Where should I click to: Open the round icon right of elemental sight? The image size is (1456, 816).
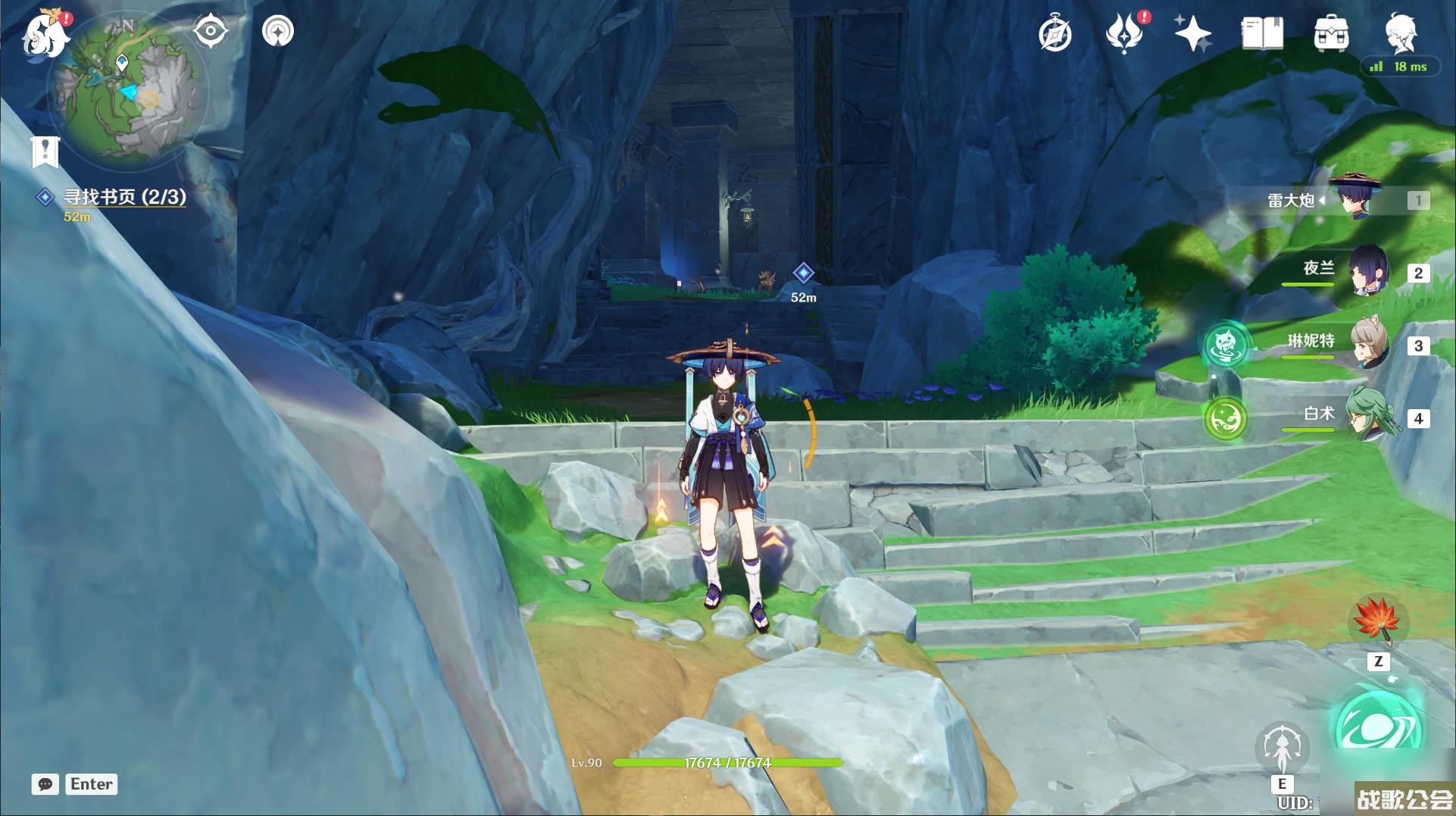point(278,32)
